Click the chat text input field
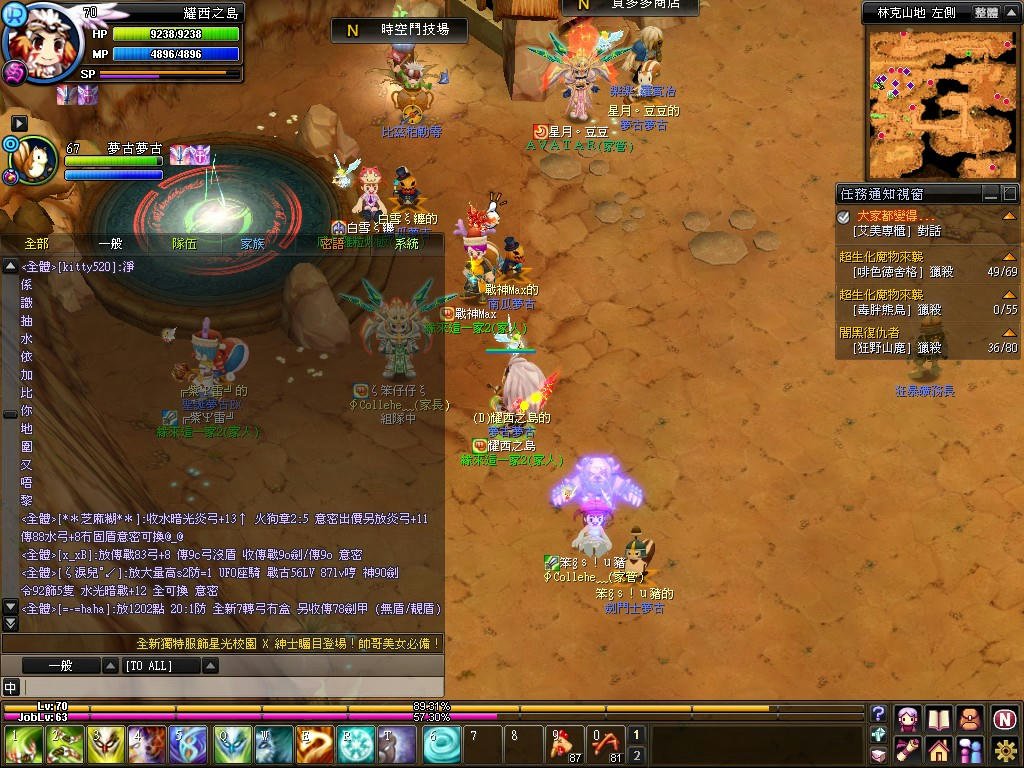Image resolution: width=1024 pixels, height=768 pixels. click(230, 687)
